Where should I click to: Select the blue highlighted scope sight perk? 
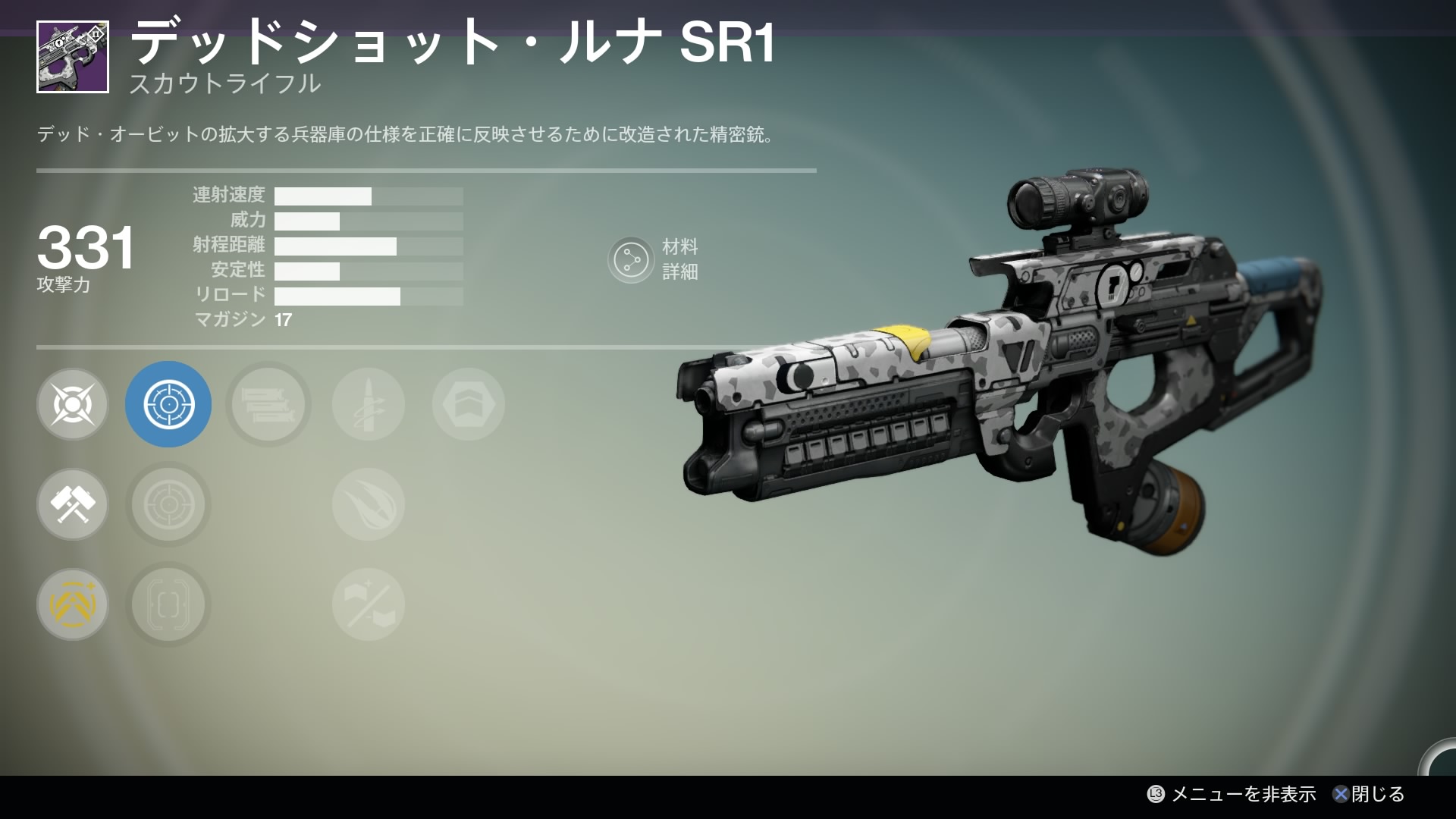coord(168,404)
